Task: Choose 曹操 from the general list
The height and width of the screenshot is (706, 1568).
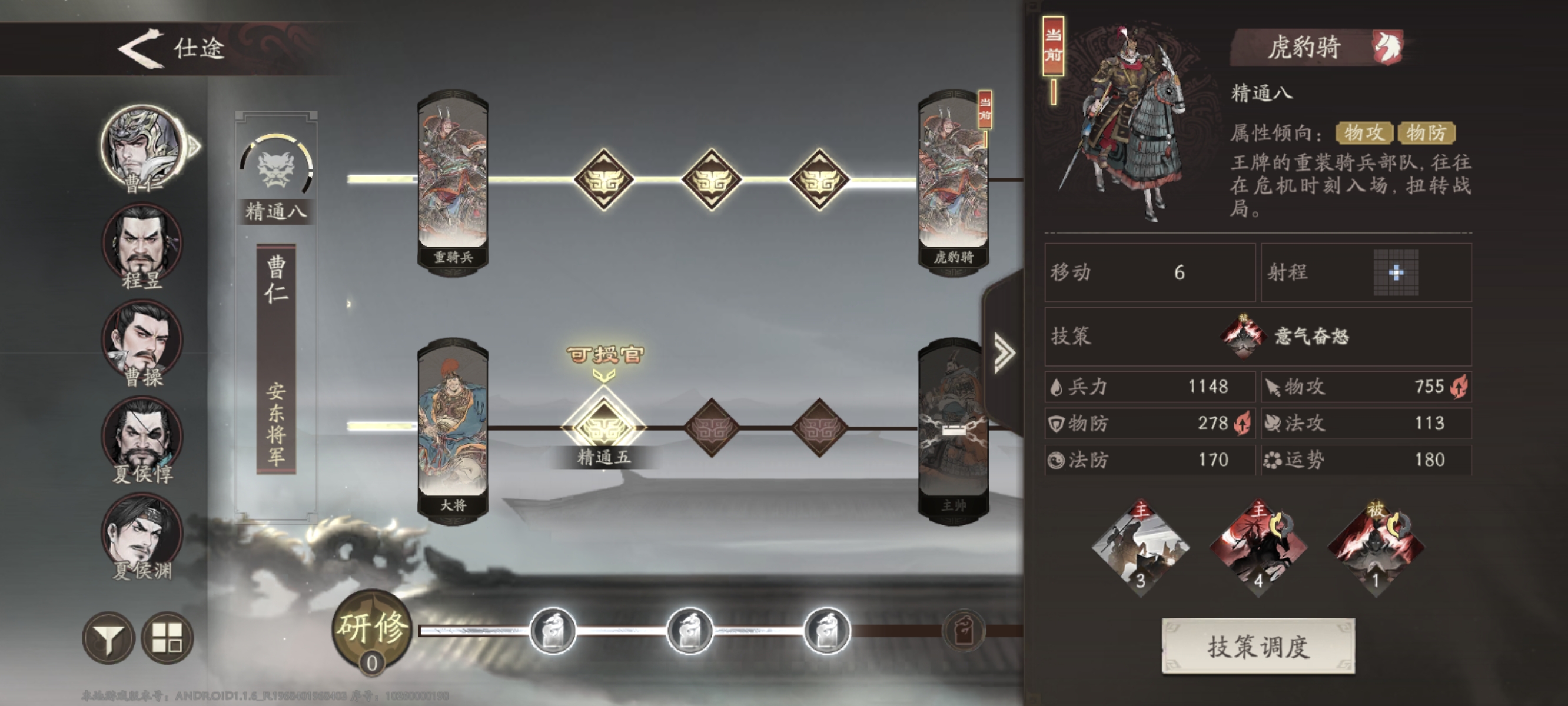Action: 142,339
